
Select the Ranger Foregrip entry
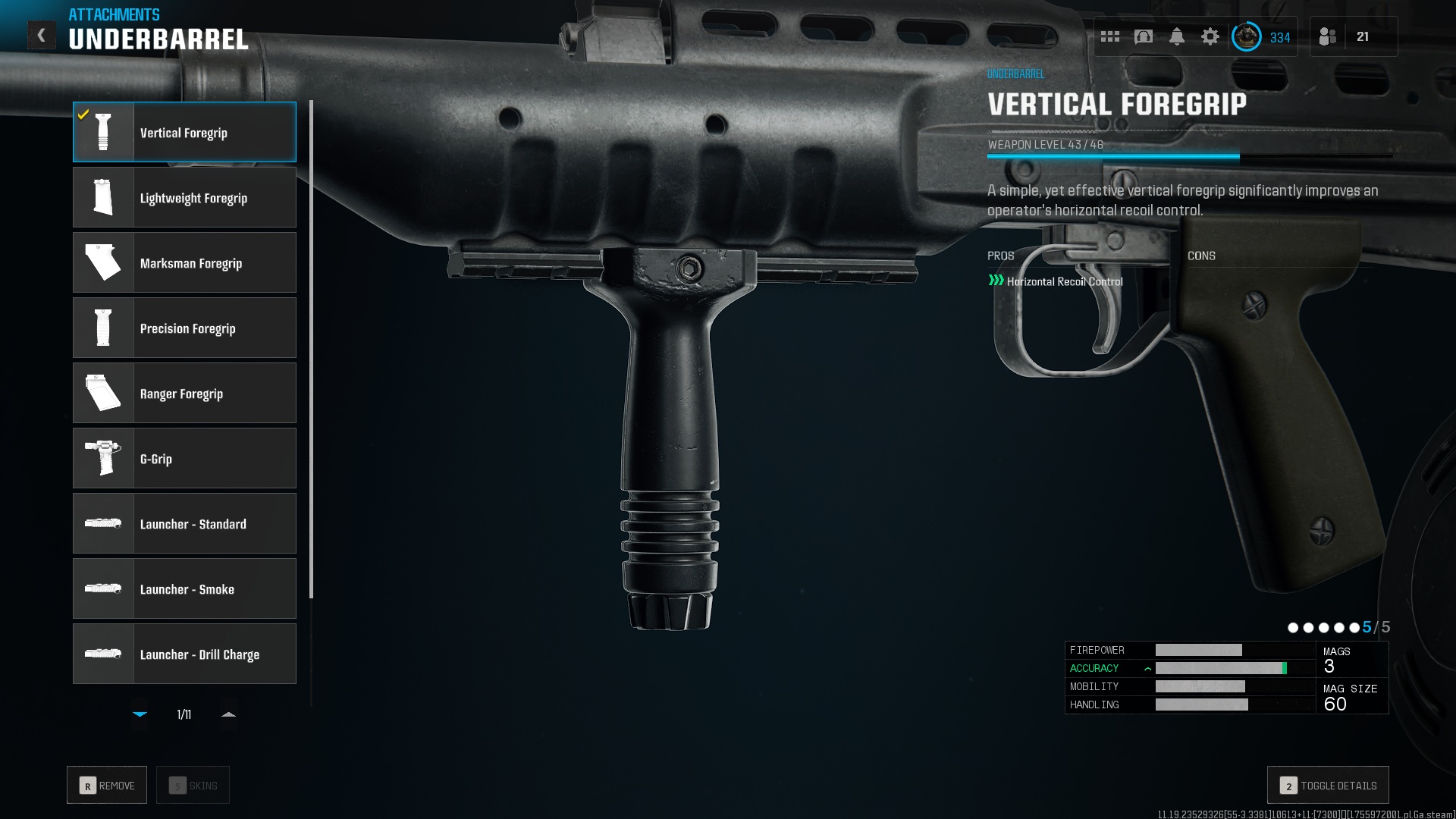coord(184,393)
